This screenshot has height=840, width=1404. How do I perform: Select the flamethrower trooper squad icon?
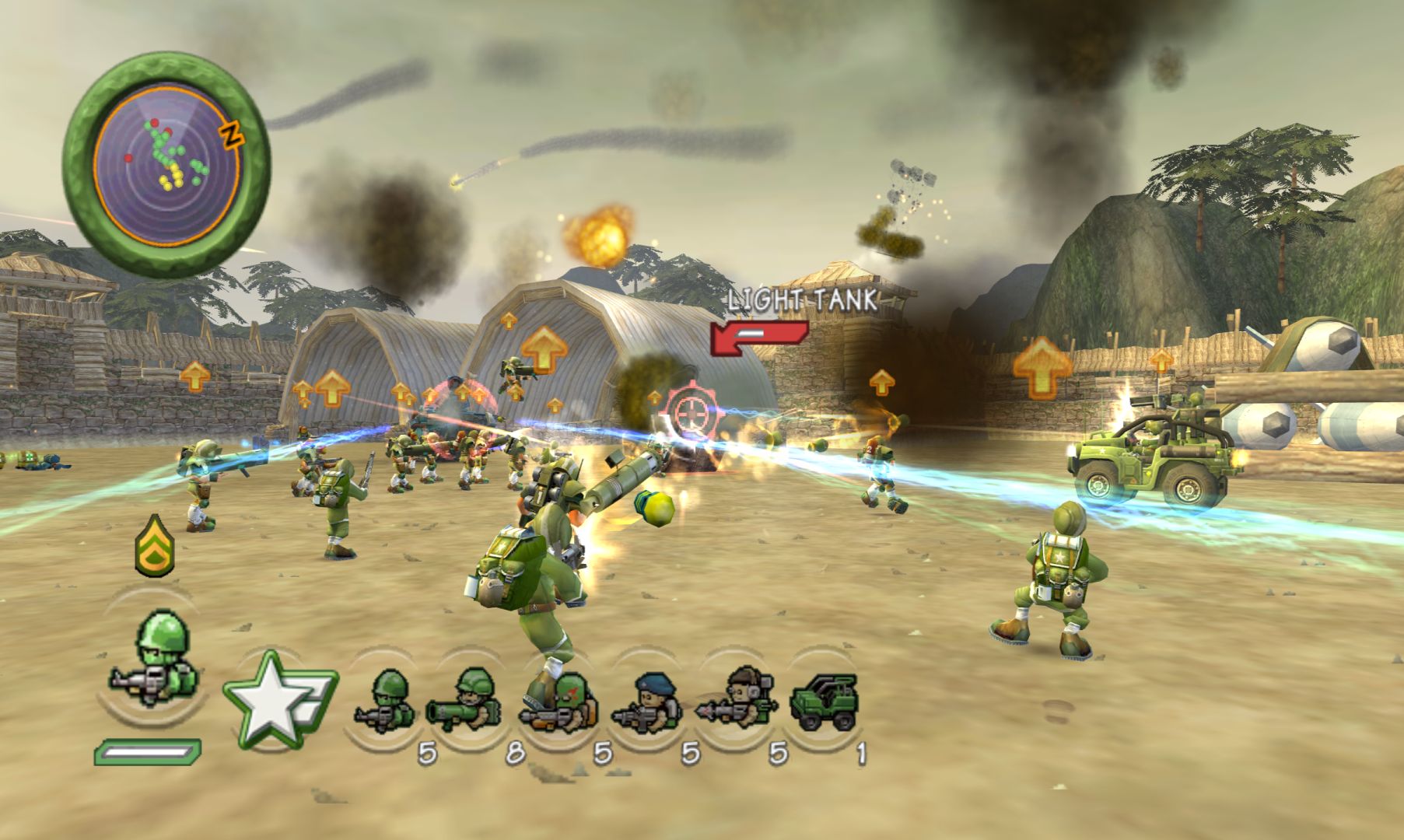tap(562, 704)
